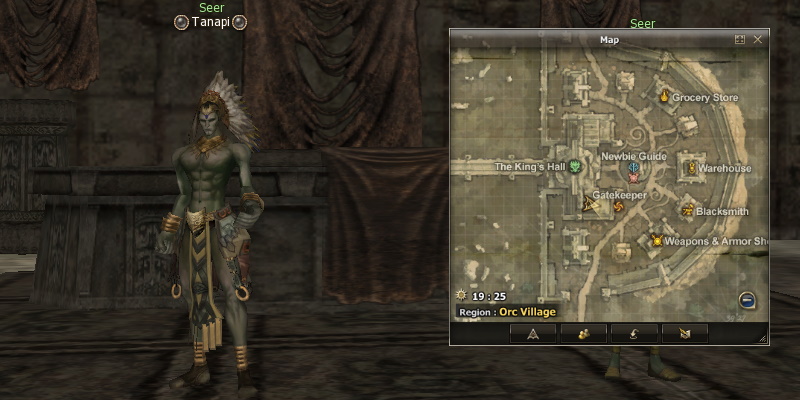Screen dimensions: 800x400
Task: Close the Map window
Action: pyautogui.click(x=758, y=40)
